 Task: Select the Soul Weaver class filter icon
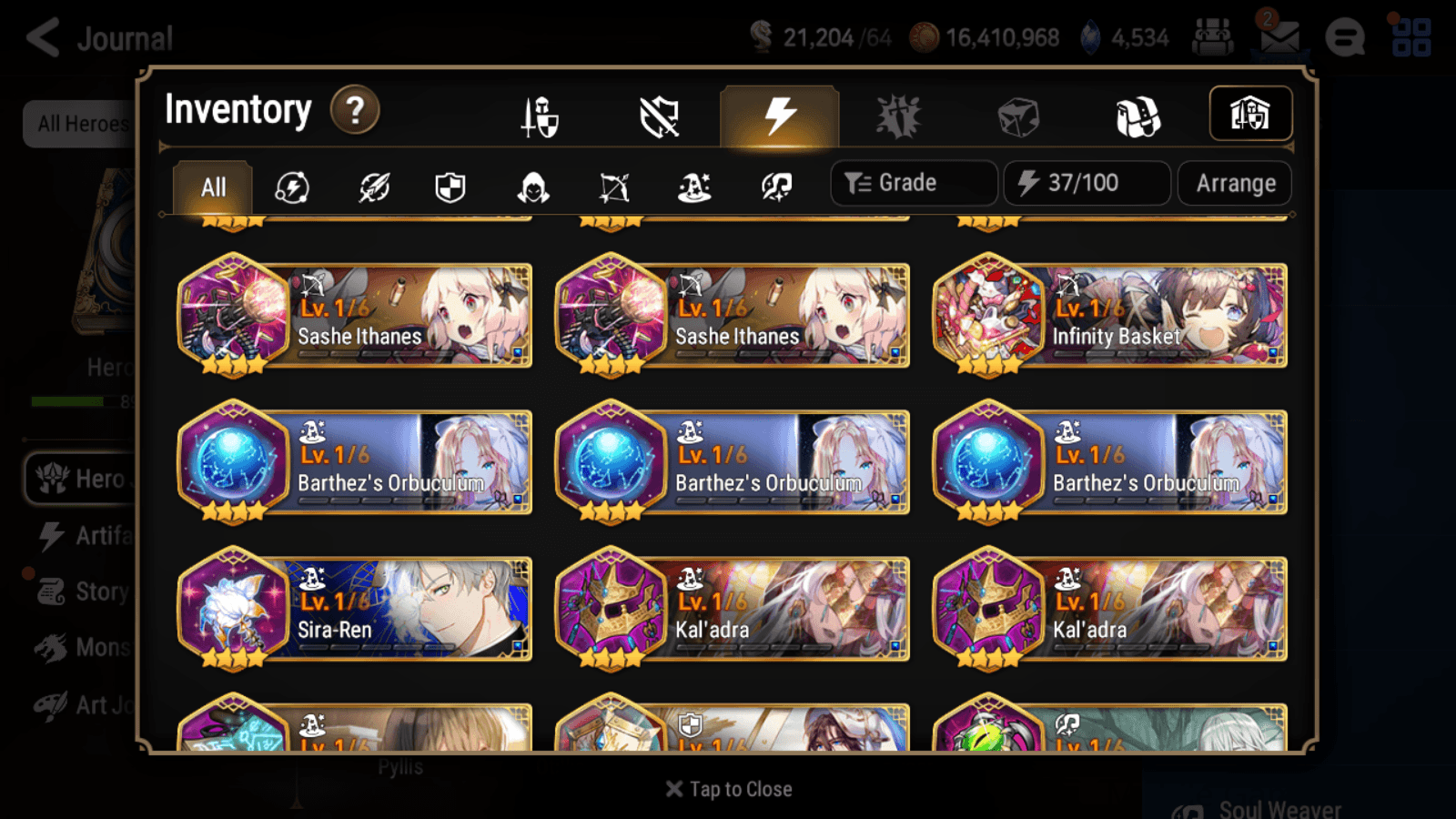tap(774, 187)
